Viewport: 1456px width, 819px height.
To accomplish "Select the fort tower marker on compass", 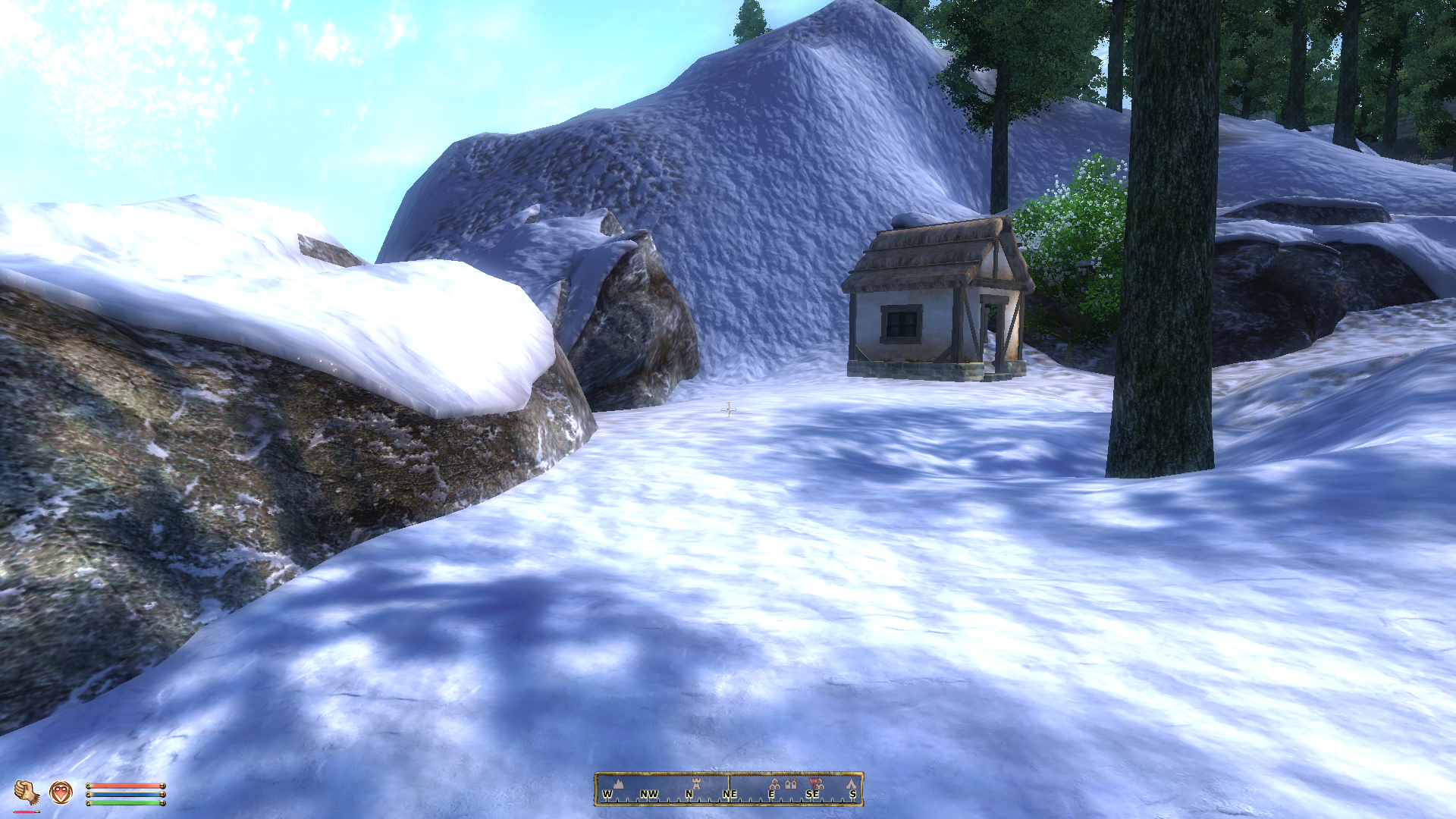I will [x=696, y=783].
